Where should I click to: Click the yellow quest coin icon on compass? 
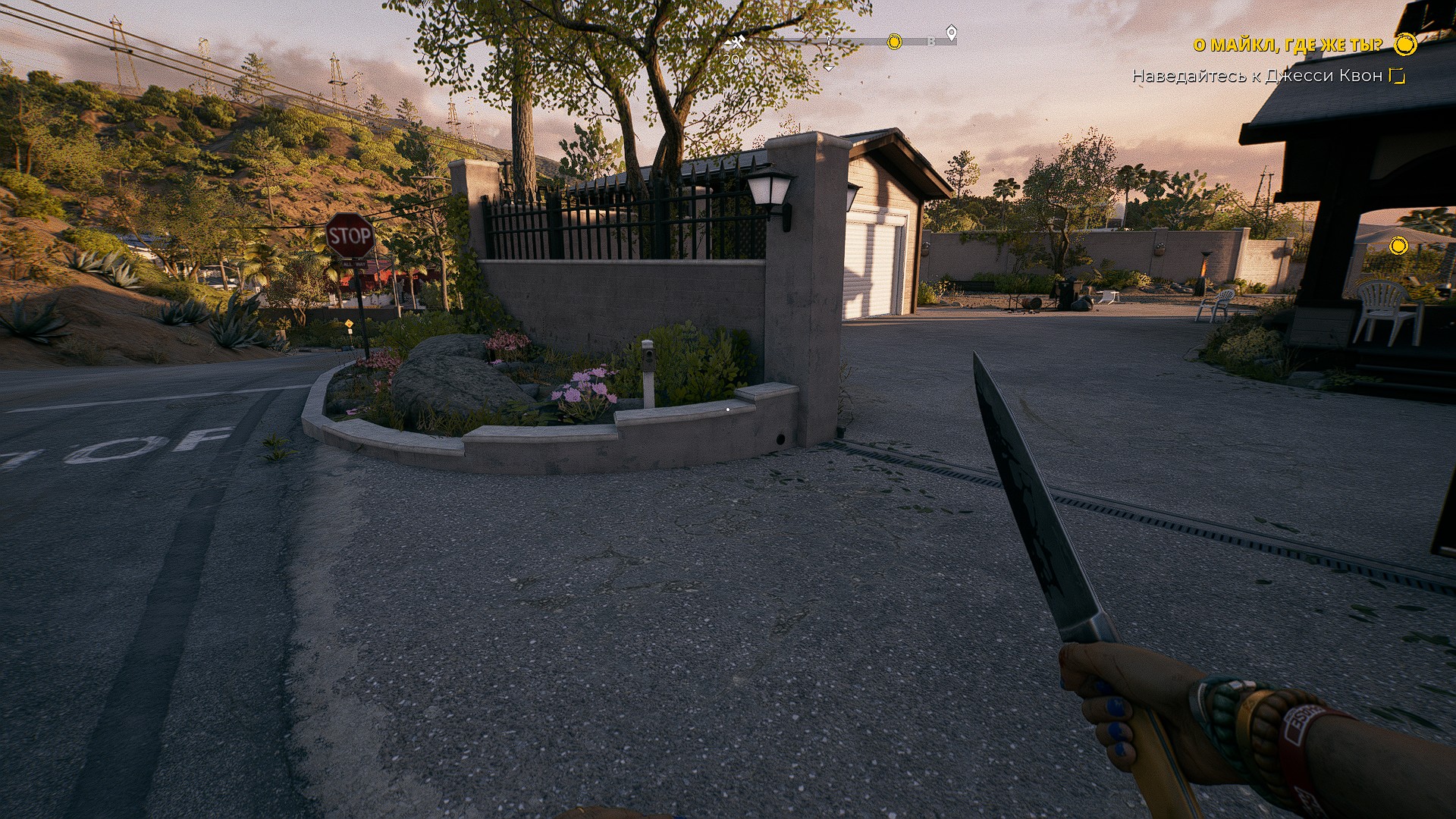point(895,42)
